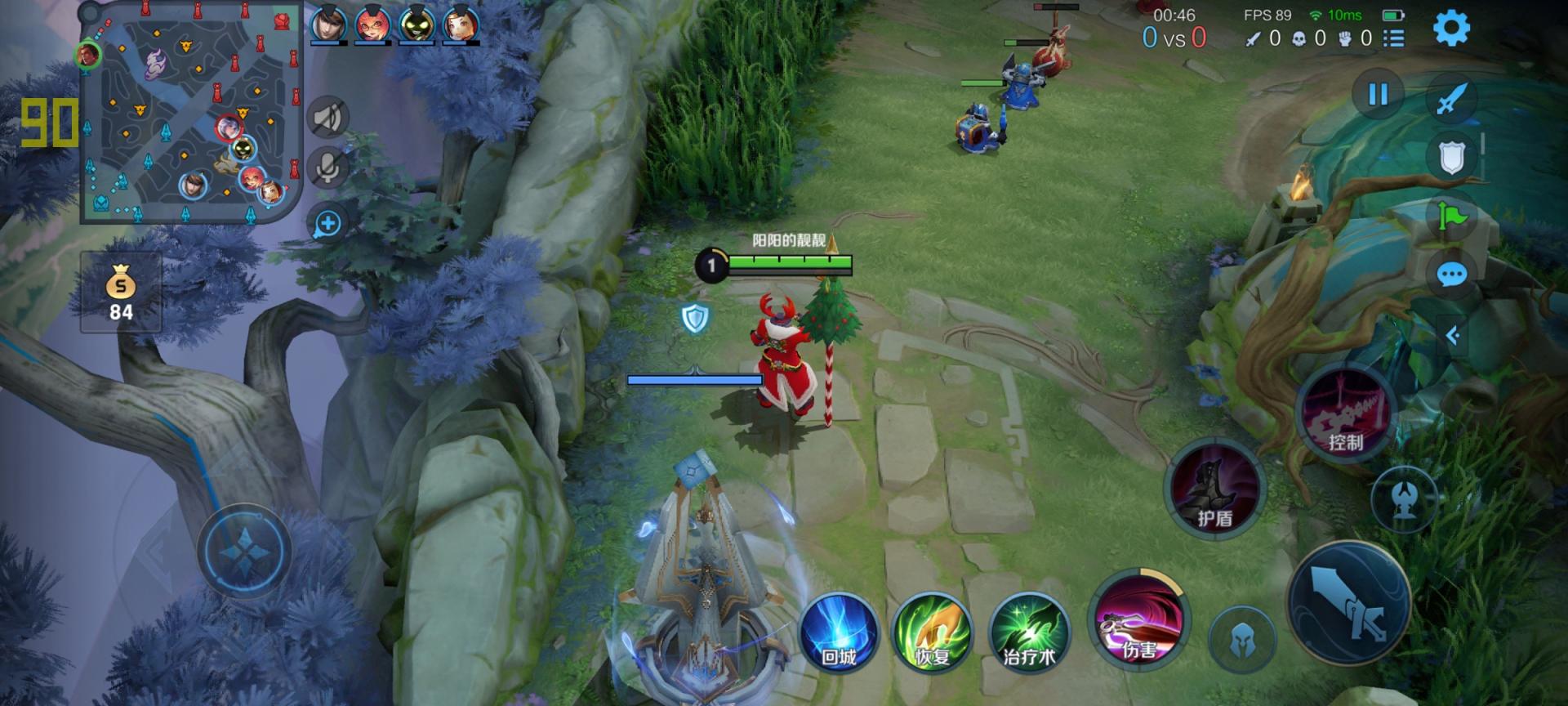Tap the minimap to view the battlefield
The image size is (1568, 706).
[190, 112]
